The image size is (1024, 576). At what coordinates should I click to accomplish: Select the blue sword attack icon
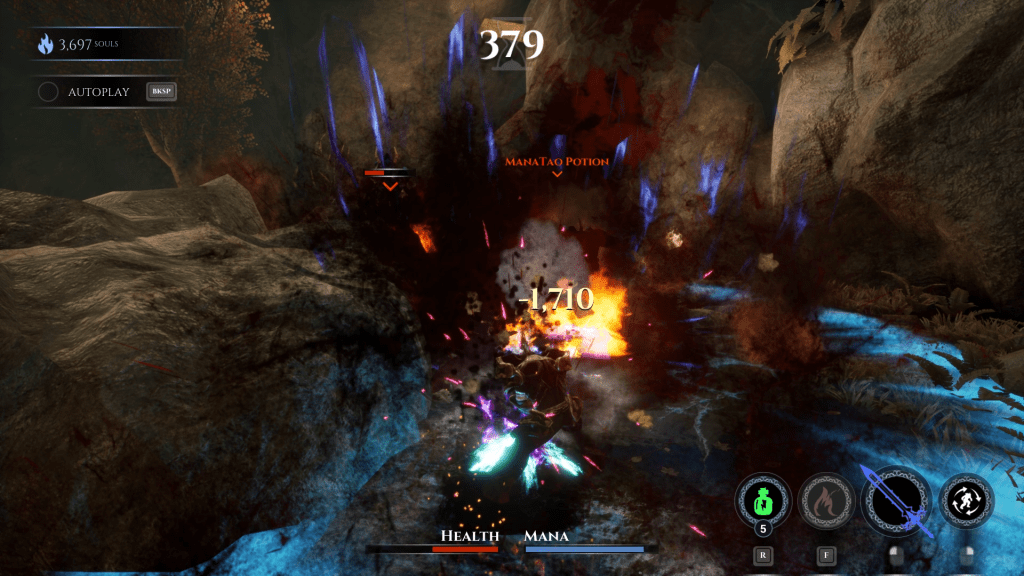pos(896,499)
